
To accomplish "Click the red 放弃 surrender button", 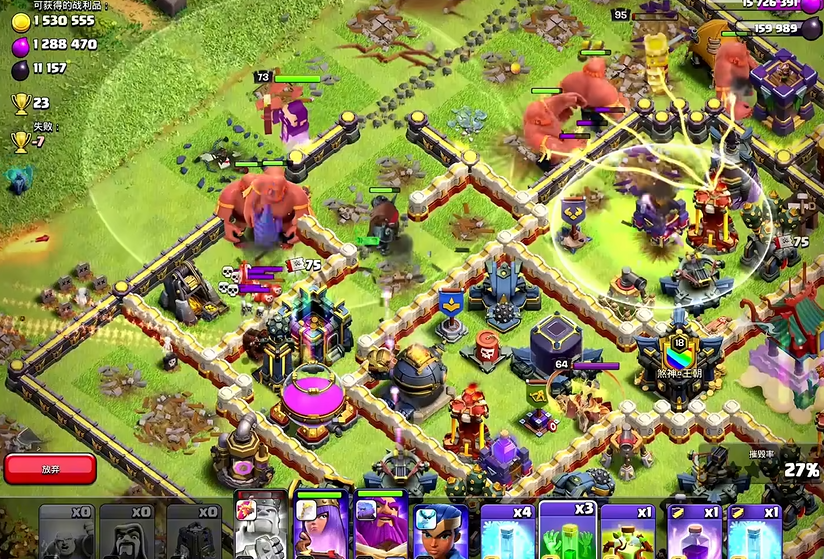I will 50,468.
